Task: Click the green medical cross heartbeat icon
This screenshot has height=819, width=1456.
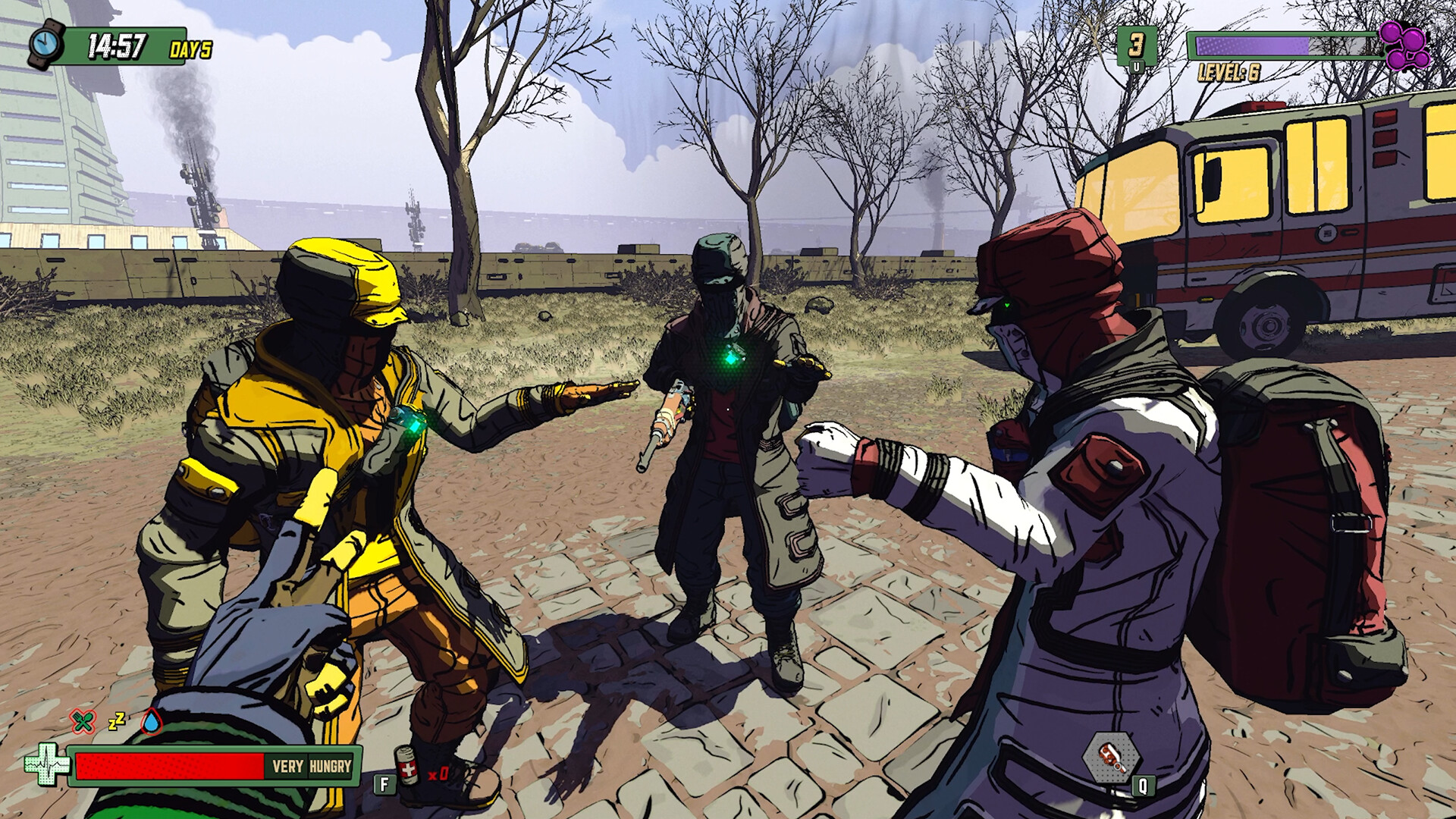Action: click(48, 766)
